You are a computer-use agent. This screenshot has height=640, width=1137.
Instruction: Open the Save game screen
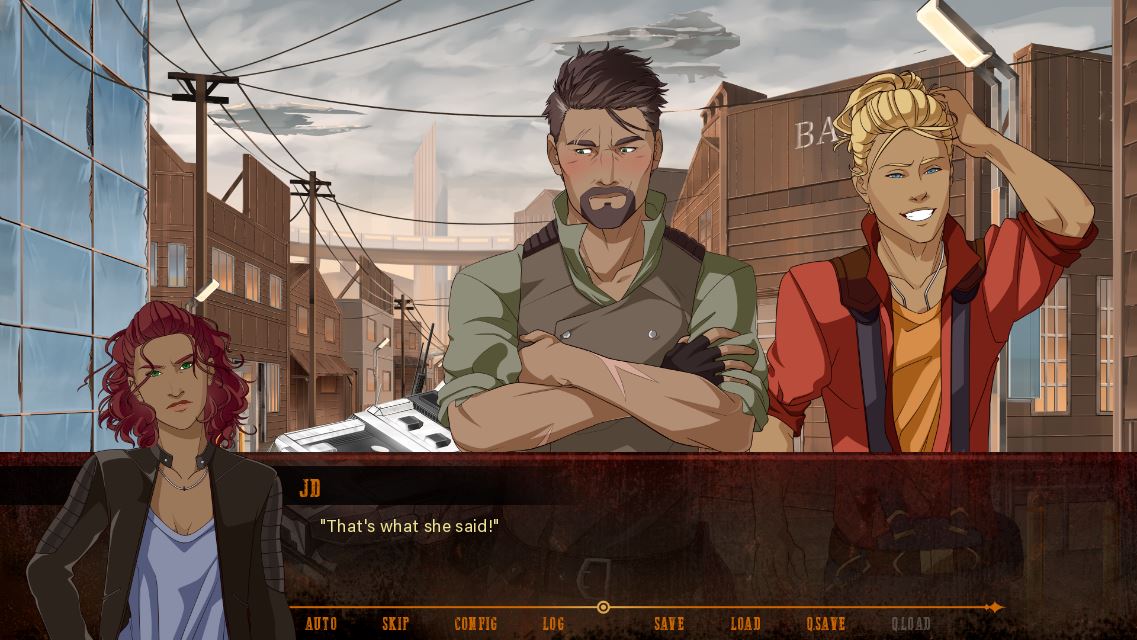[669, 624]
